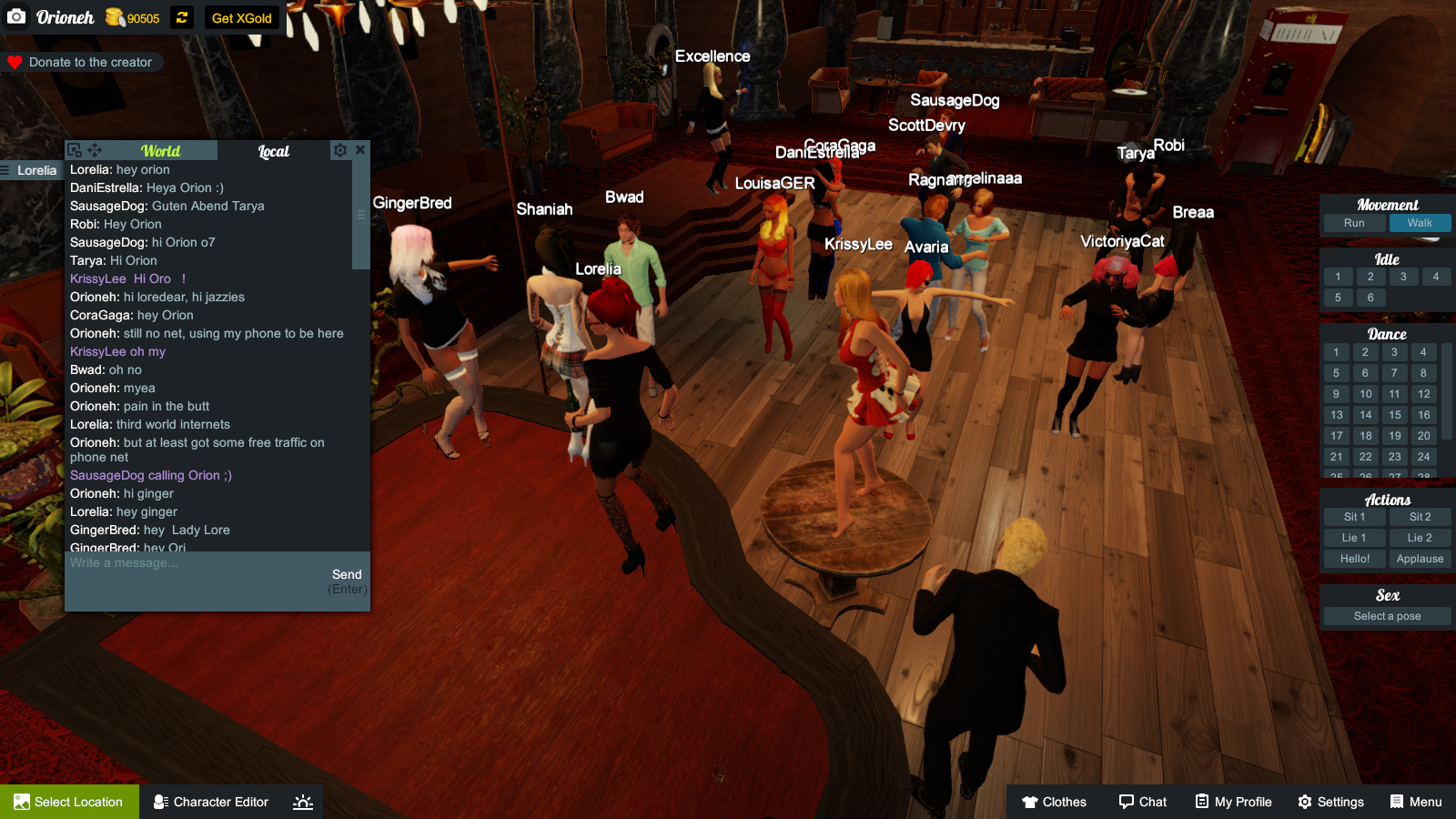The height and width of the screenshot is (819, 1456).
Task: Switch to the Local chat tab
Action: coord(274,150)
